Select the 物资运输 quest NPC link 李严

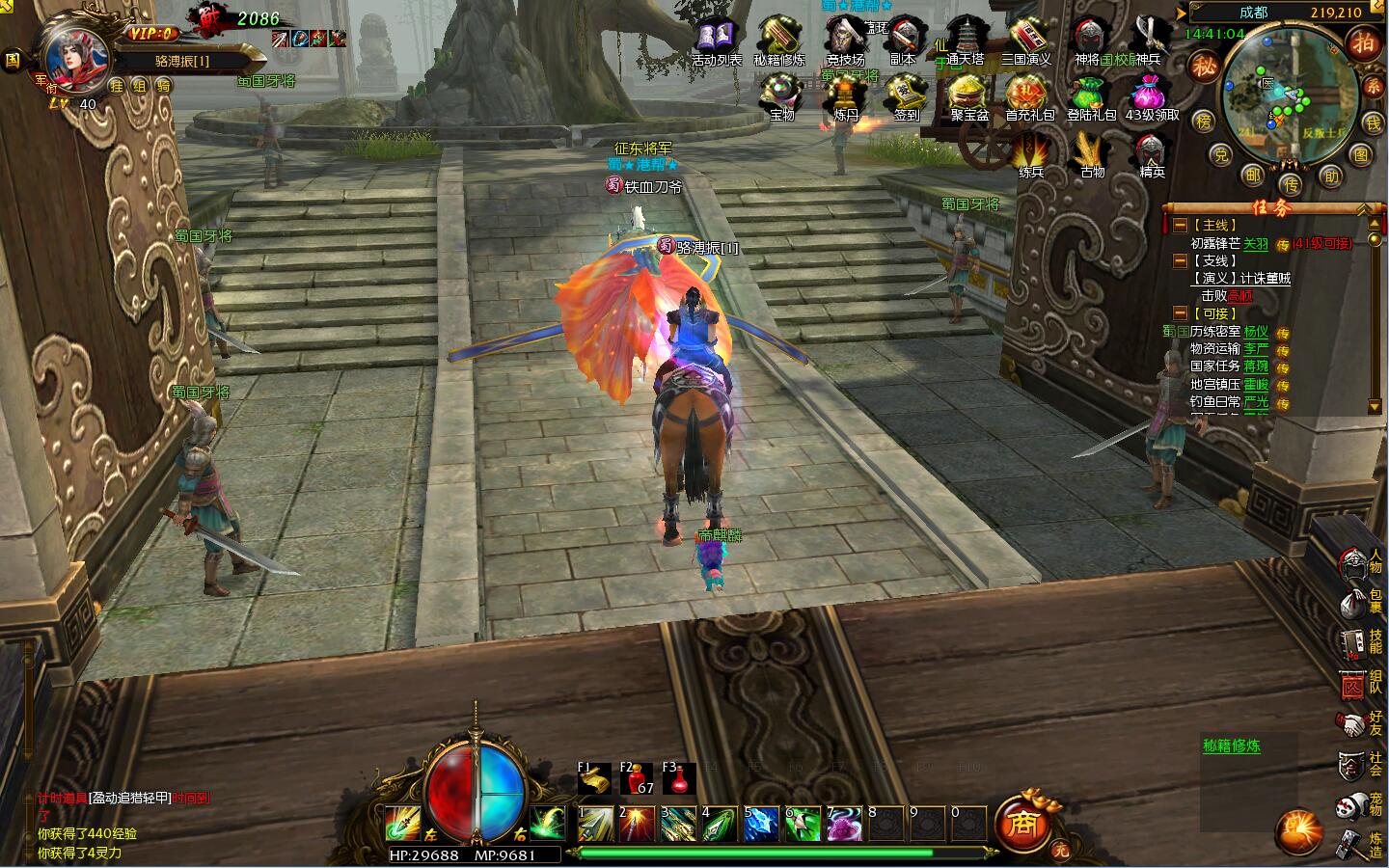[x=1255, y=349]
